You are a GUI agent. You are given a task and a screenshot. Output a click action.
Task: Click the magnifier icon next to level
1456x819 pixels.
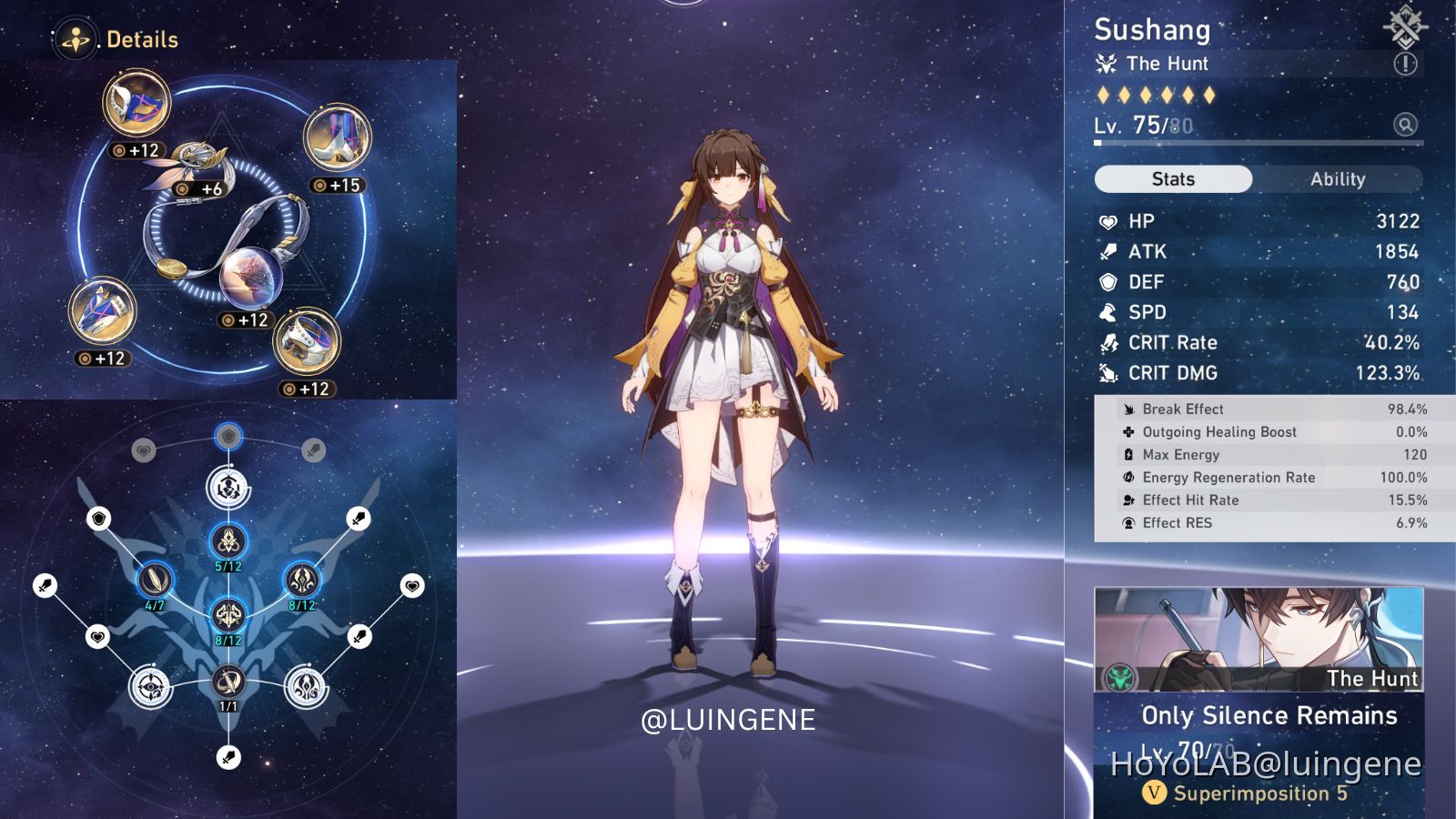click(1405, 125)
